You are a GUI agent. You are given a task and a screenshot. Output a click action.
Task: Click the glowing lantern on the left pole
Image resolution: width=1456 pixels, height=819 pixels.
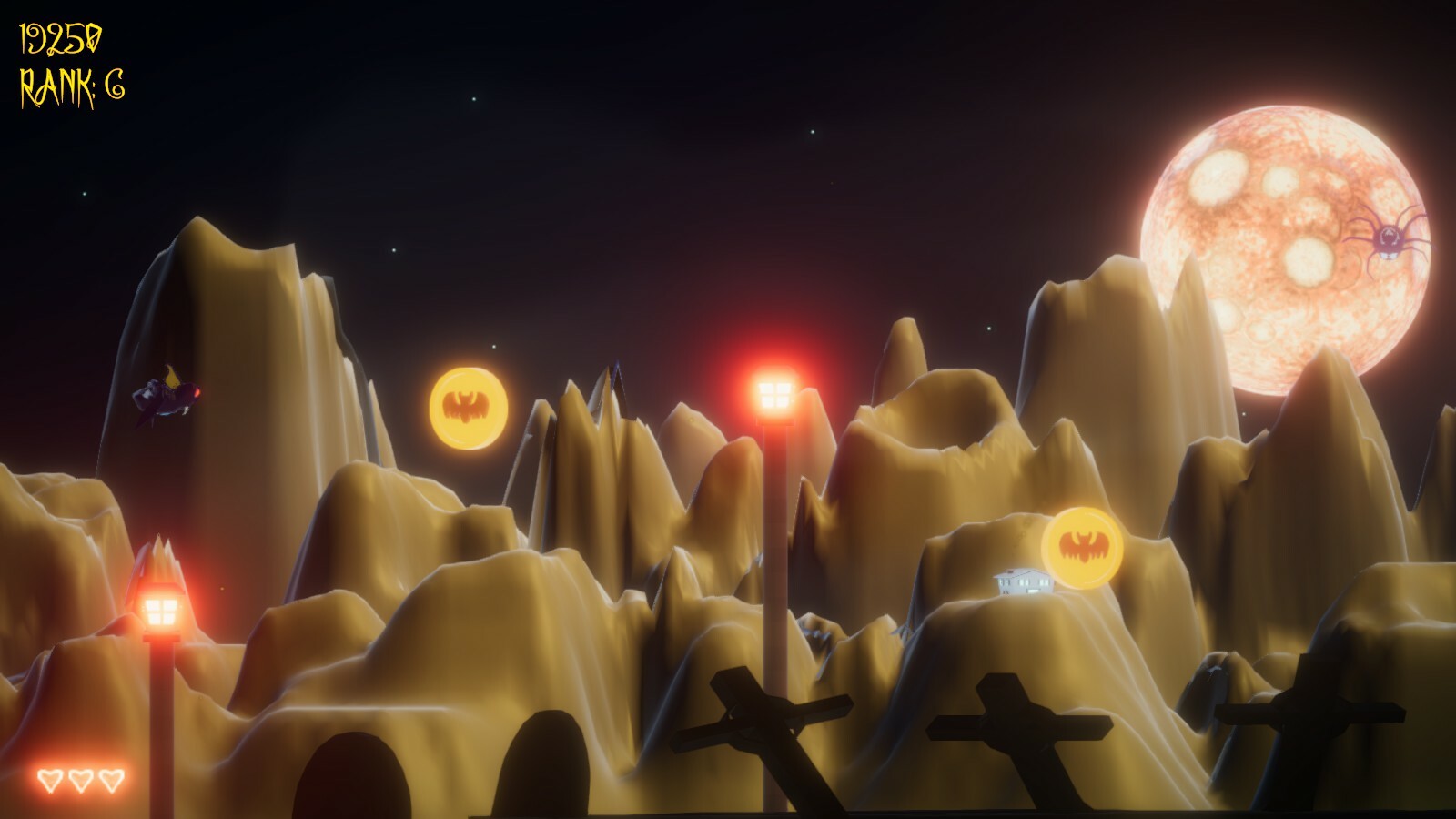162,608
